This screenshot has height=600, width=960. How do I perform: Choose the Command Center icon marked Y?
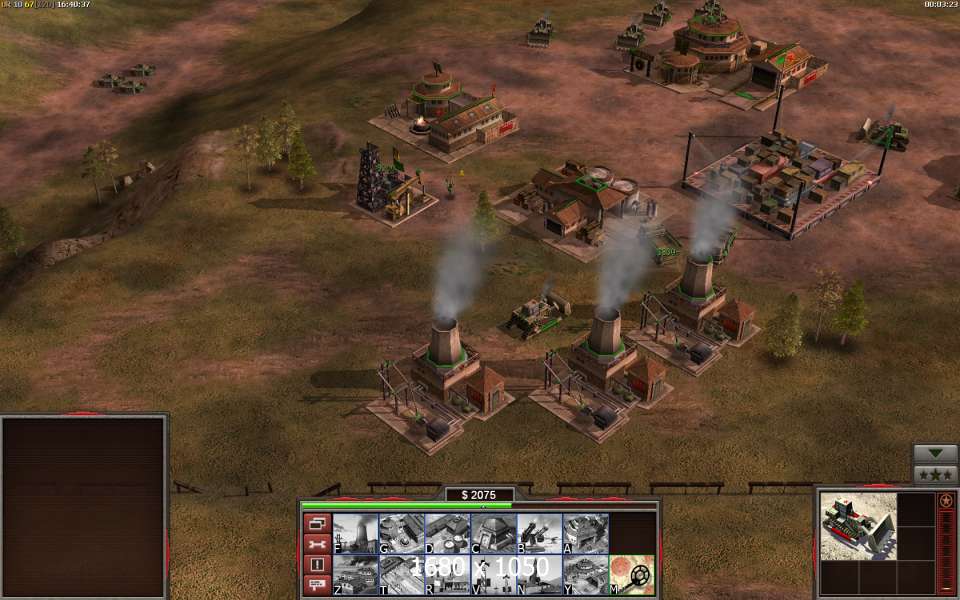tap(585, 574)
